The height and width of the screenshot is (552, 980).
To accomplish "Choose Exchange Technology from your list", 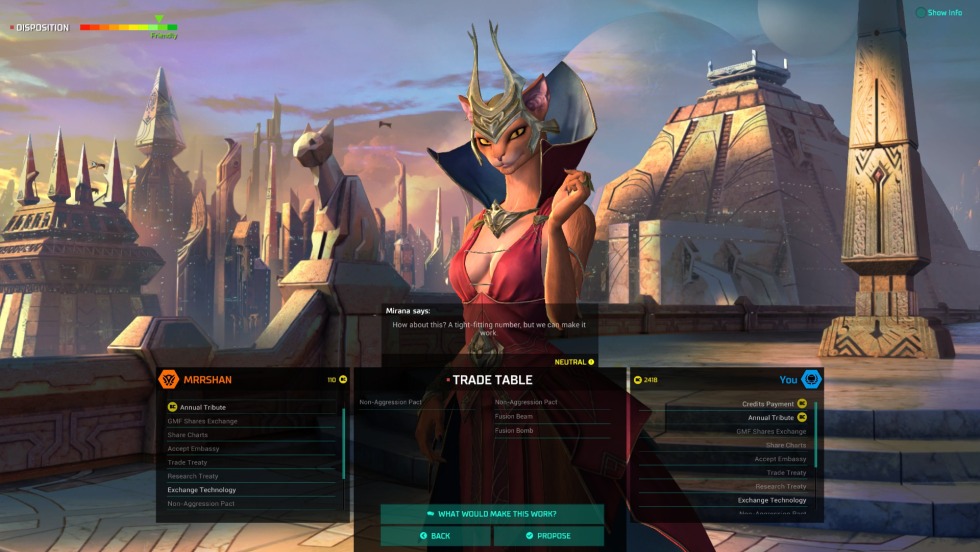I will 772,500.
